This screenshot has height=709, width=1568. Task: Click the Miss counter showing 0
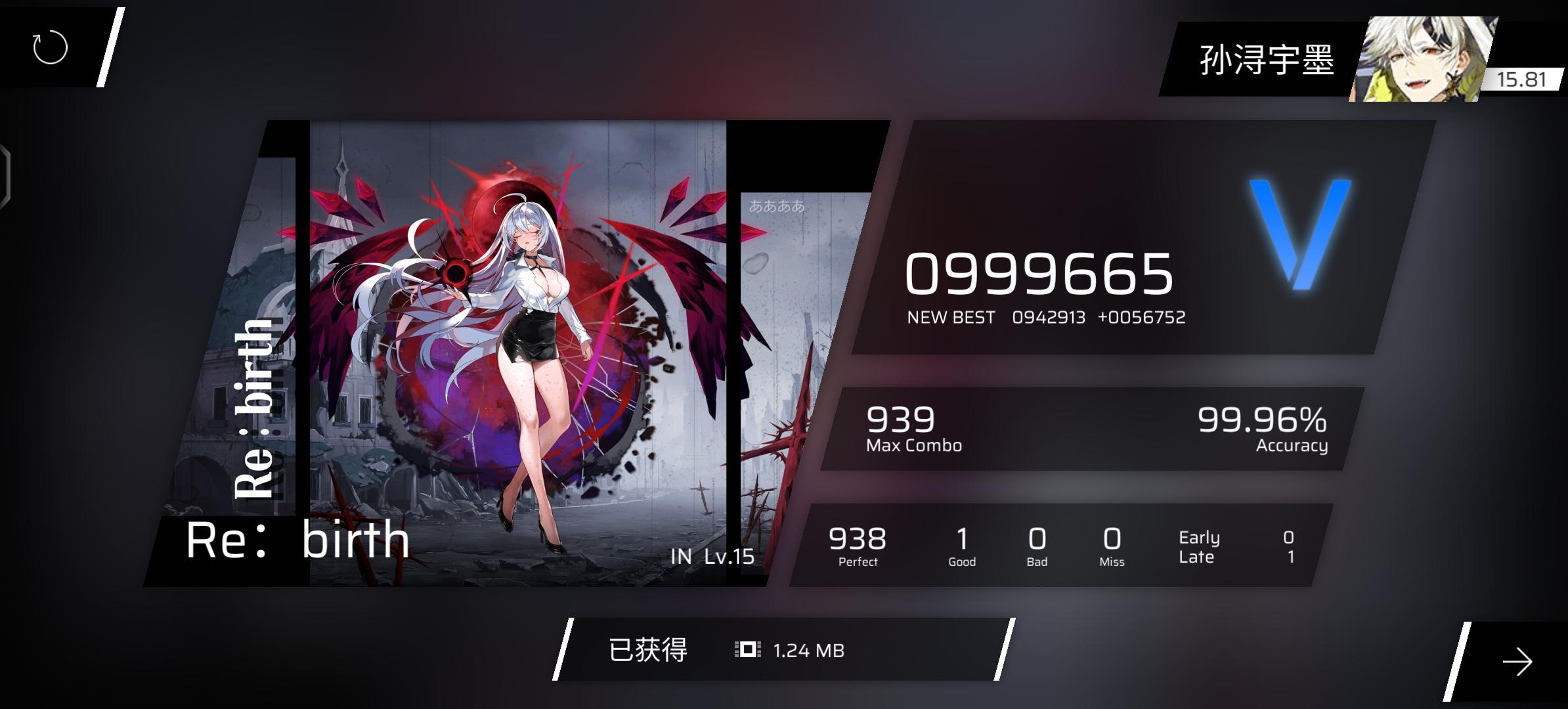coord(1111,542)
